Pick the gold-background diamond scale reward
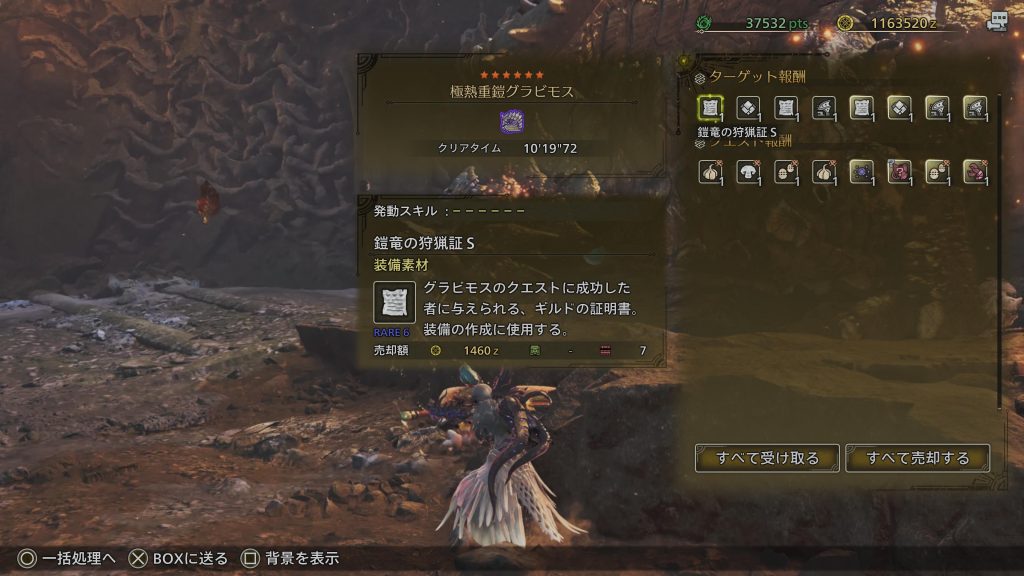The height and width of the screenshot is (576, 1024). tap(899, 107)
